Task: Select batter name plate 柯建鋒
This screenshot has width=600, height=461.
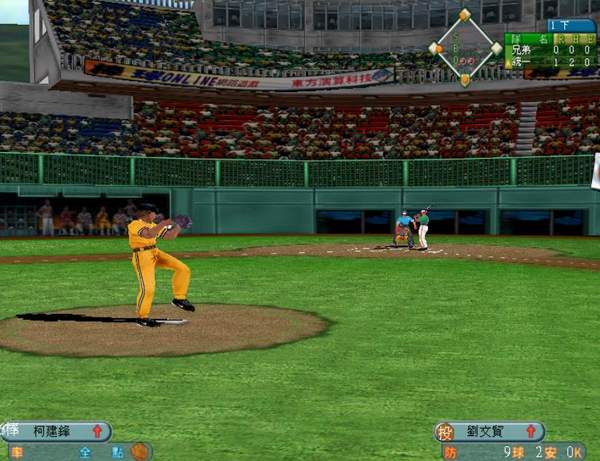Action: point(58,431)
